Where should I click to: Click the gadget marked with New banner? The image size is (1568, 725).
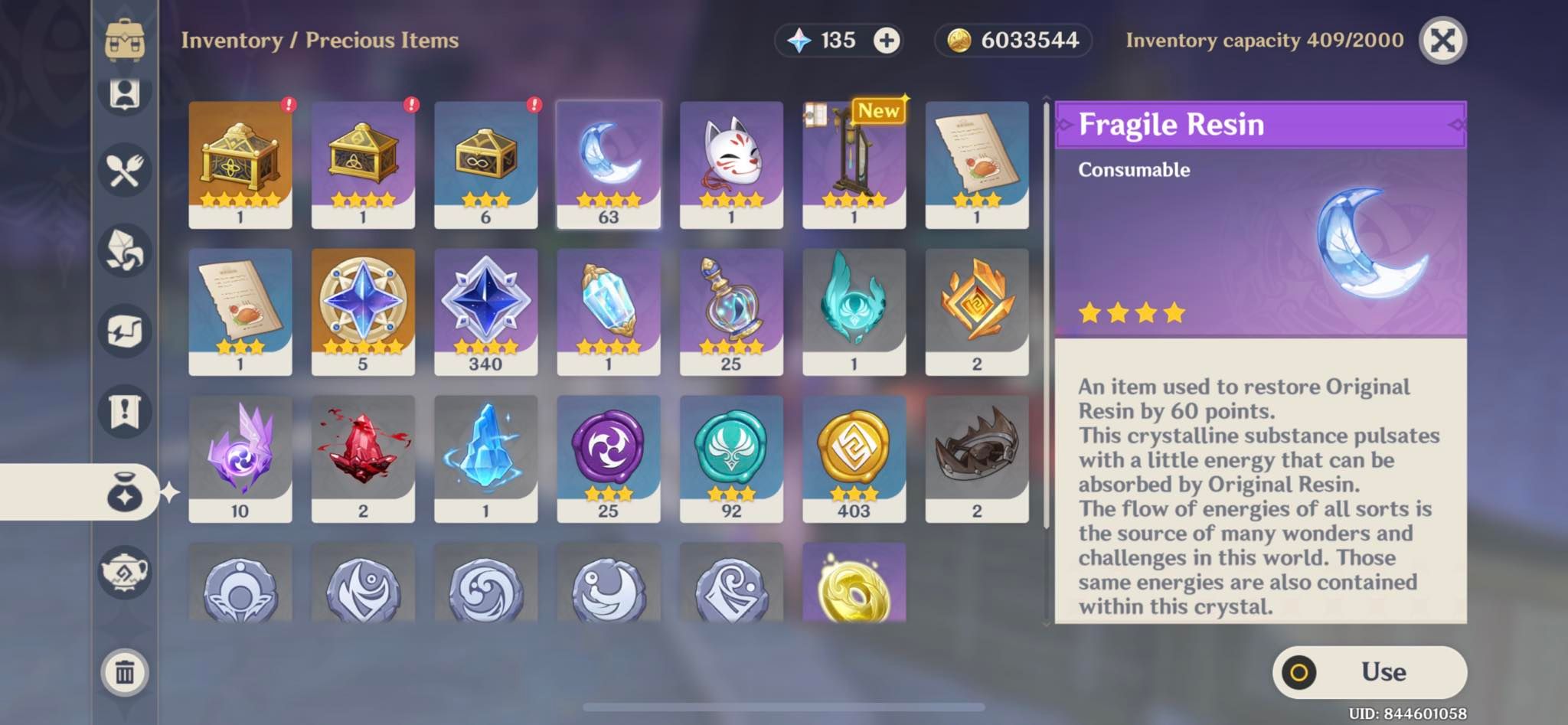click(854, 161)
